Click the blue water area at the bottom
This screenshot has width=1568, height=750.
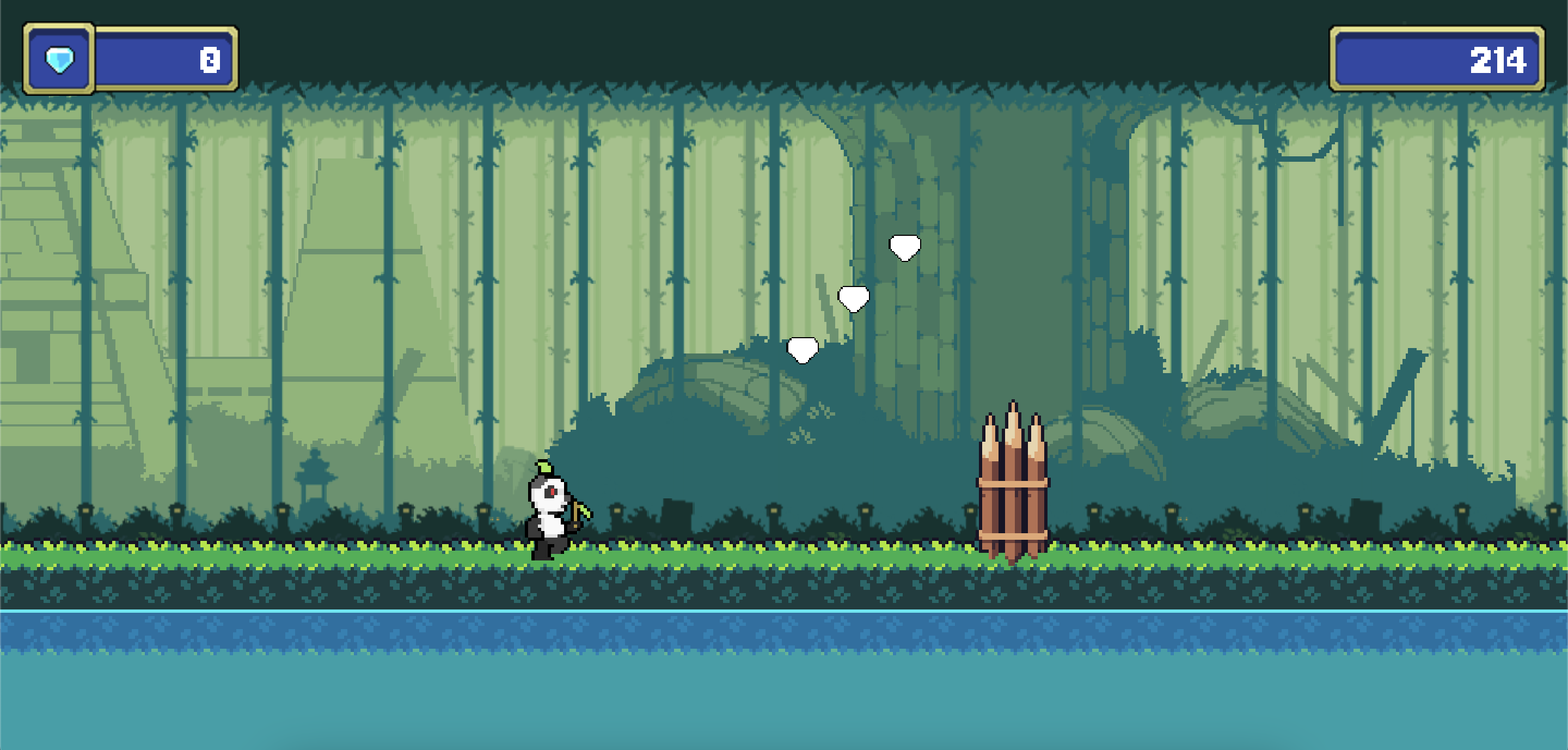[x=784, y=688]
